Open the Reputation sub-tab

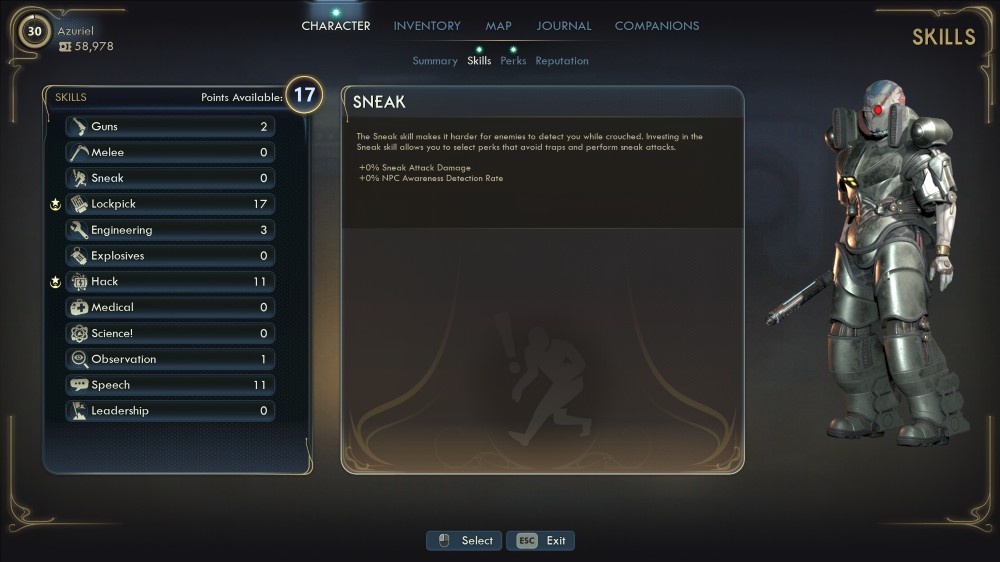tap(562, 61)
